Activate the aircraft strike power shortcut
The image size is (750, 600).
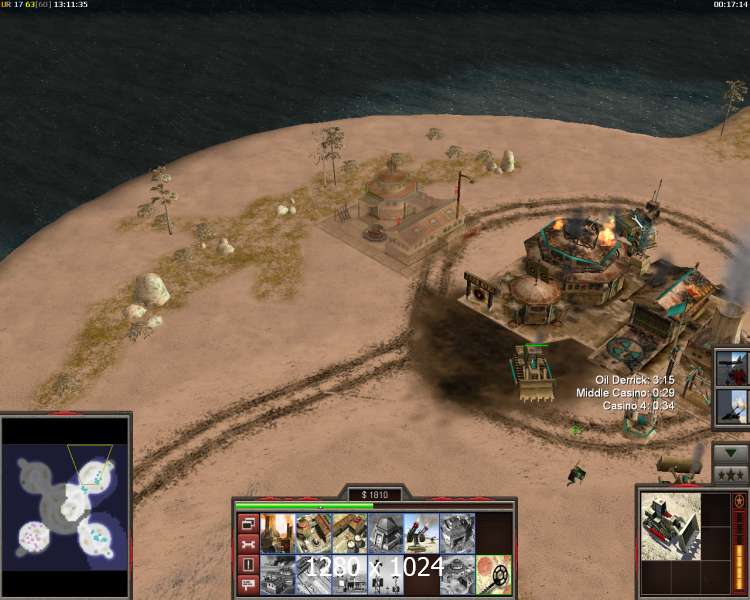click(730, 367)
